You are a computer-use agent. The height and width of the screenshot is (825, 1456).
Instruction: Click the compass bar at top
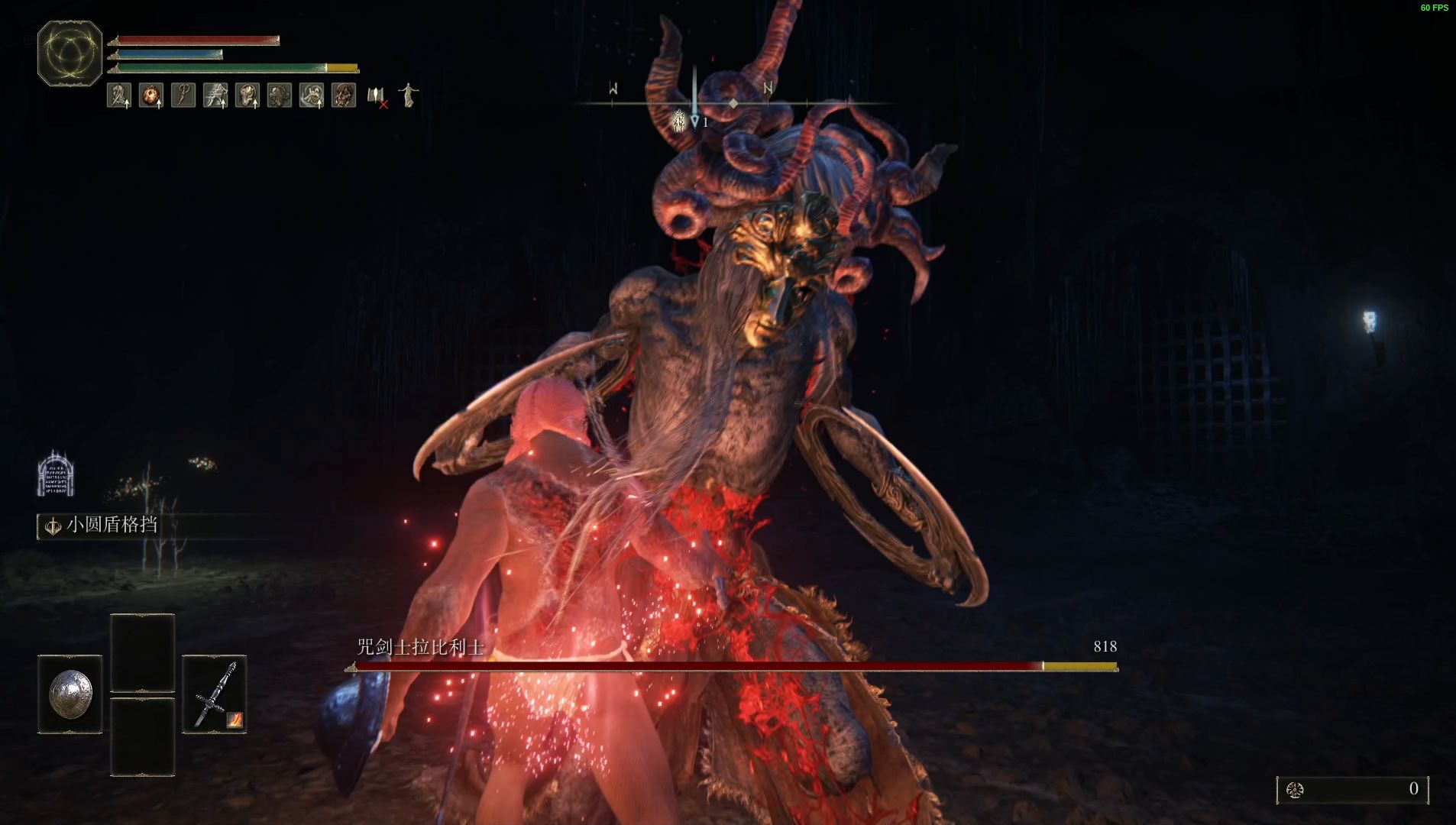point(732,102)
